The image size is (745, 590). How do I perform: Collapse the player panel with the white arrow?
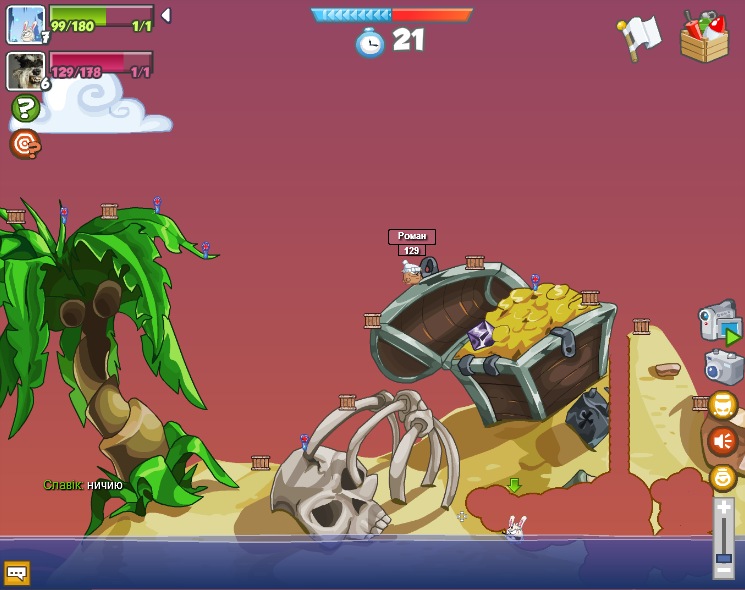166,15
